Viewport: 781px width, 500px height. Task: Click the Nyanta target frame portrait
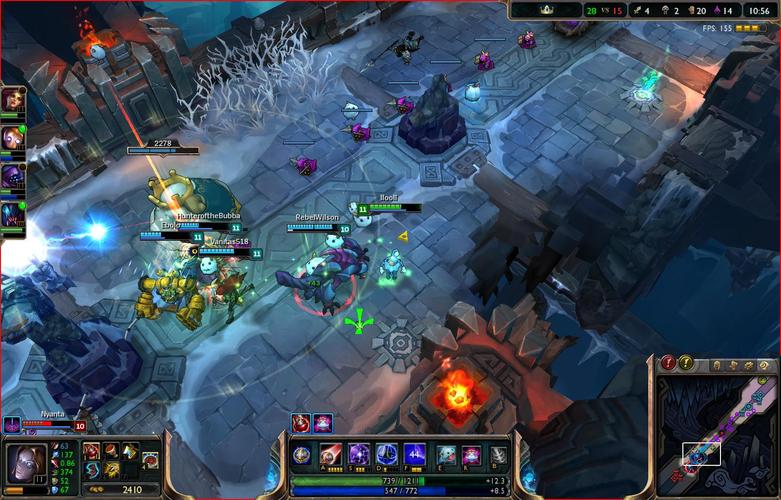pos(11,424)
